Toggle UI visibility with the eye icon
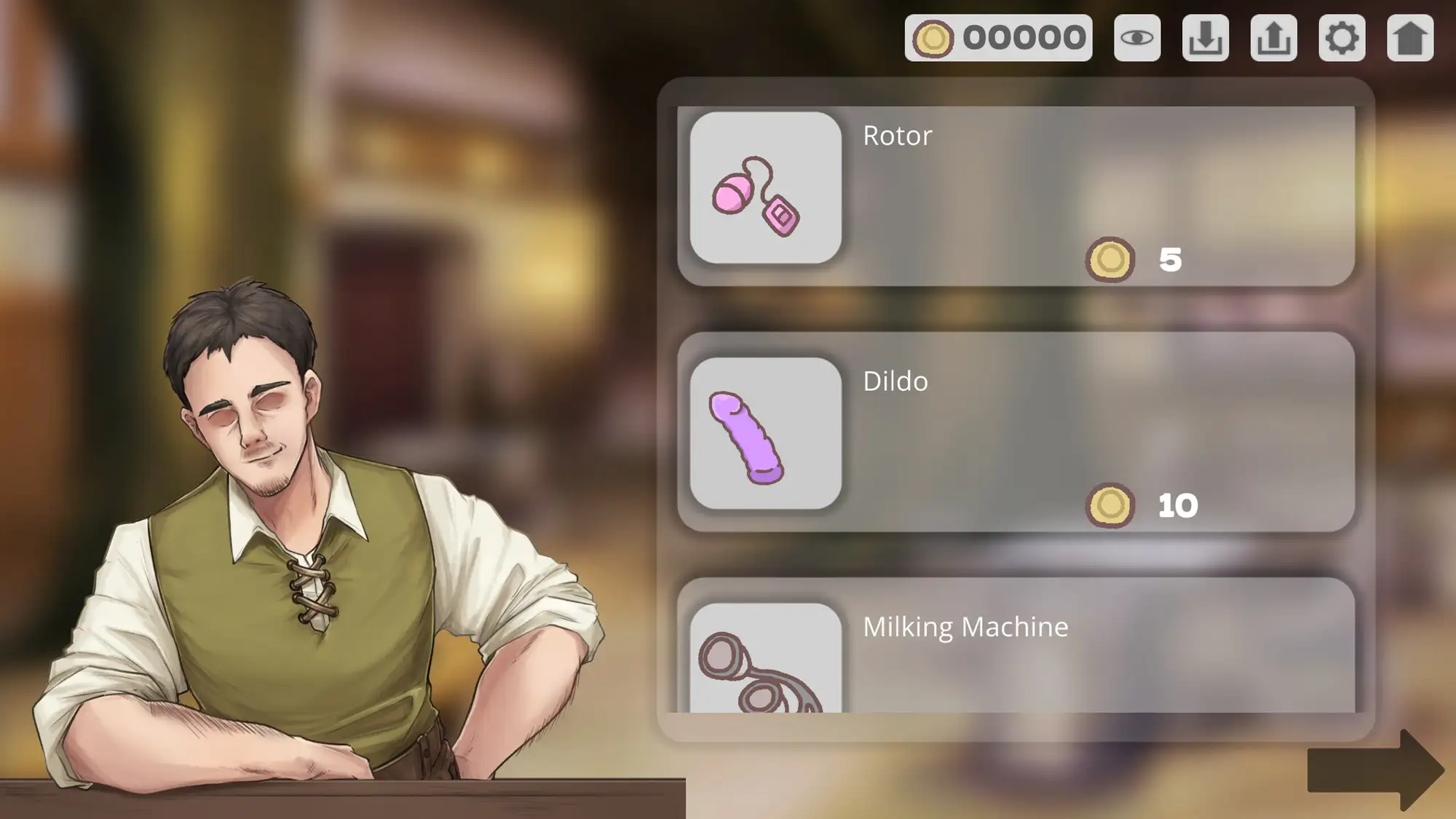The width and height of the screenshot is (1456, 819). 1138,40
